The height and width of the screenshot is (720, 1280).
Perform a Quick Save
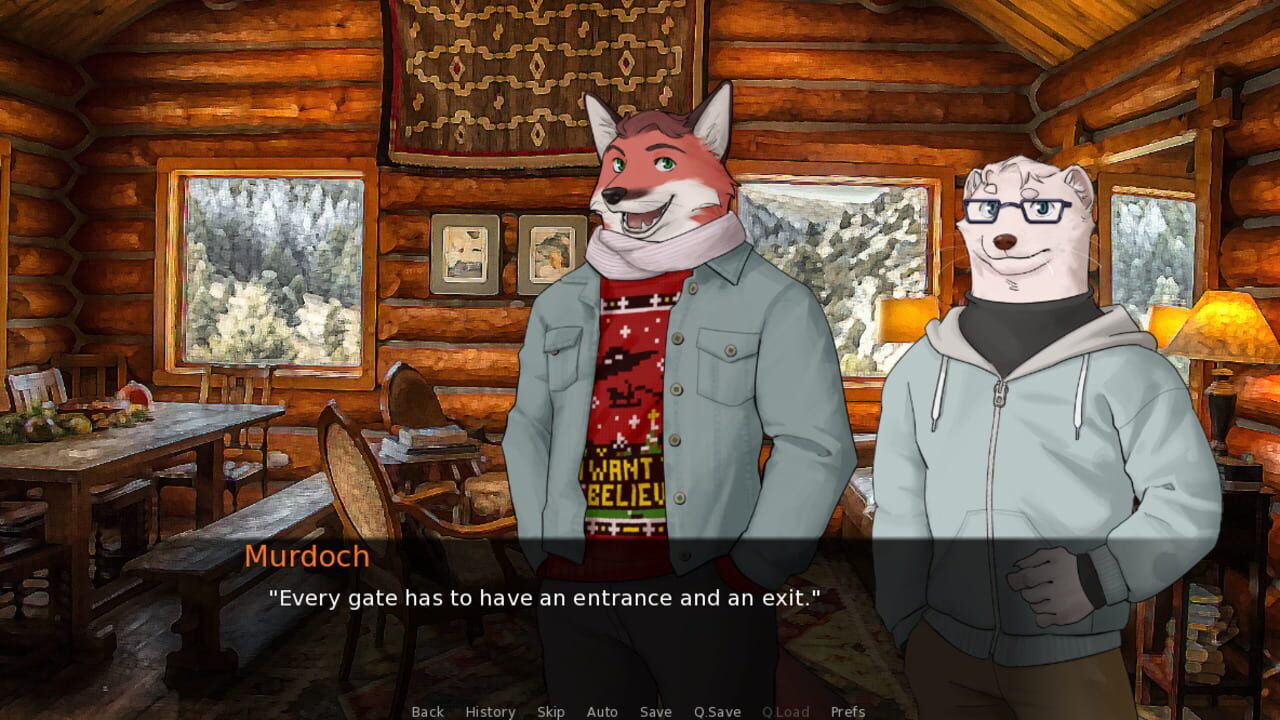[717, 712]
